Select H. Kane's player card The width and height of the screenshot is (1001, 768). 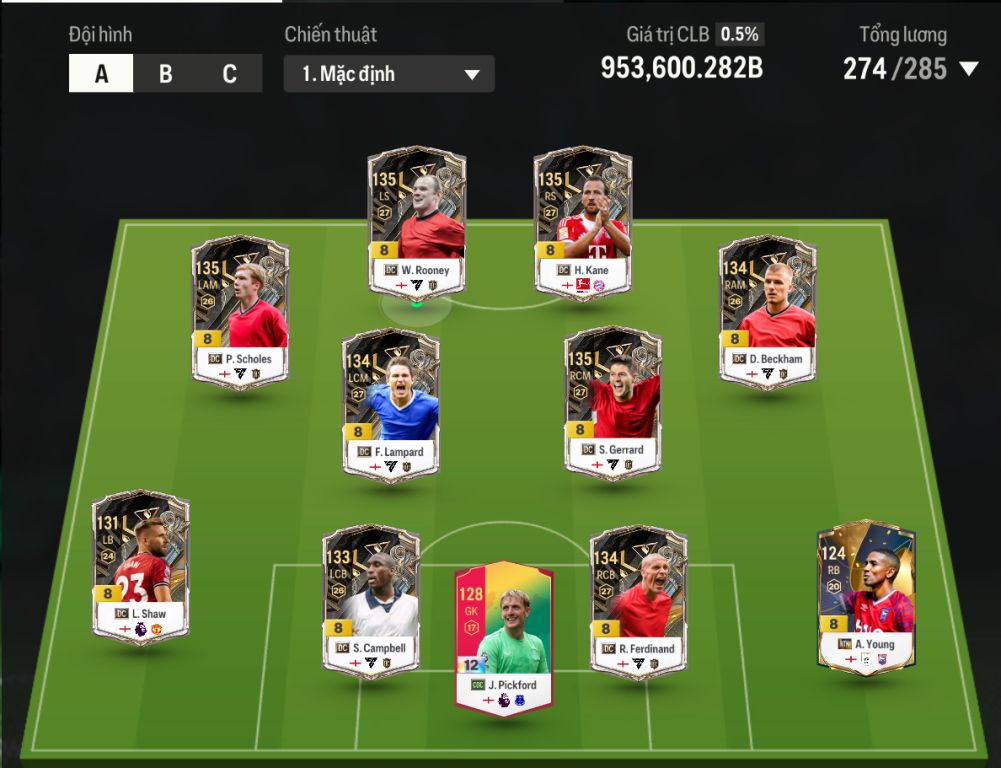(x=583, y=222)
